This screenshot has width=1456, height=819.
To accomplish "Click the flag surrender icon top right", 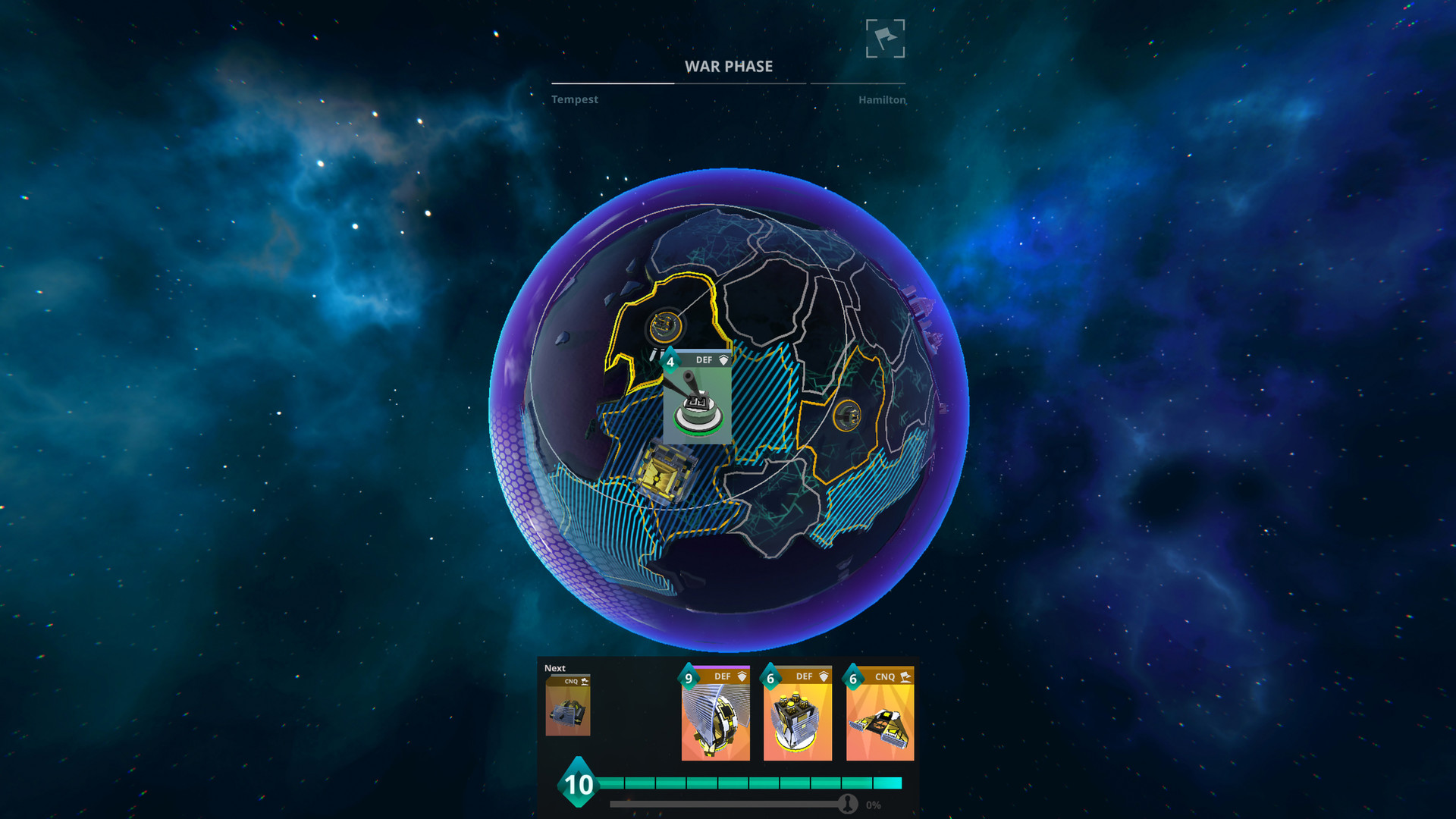I will click(886, 39).
